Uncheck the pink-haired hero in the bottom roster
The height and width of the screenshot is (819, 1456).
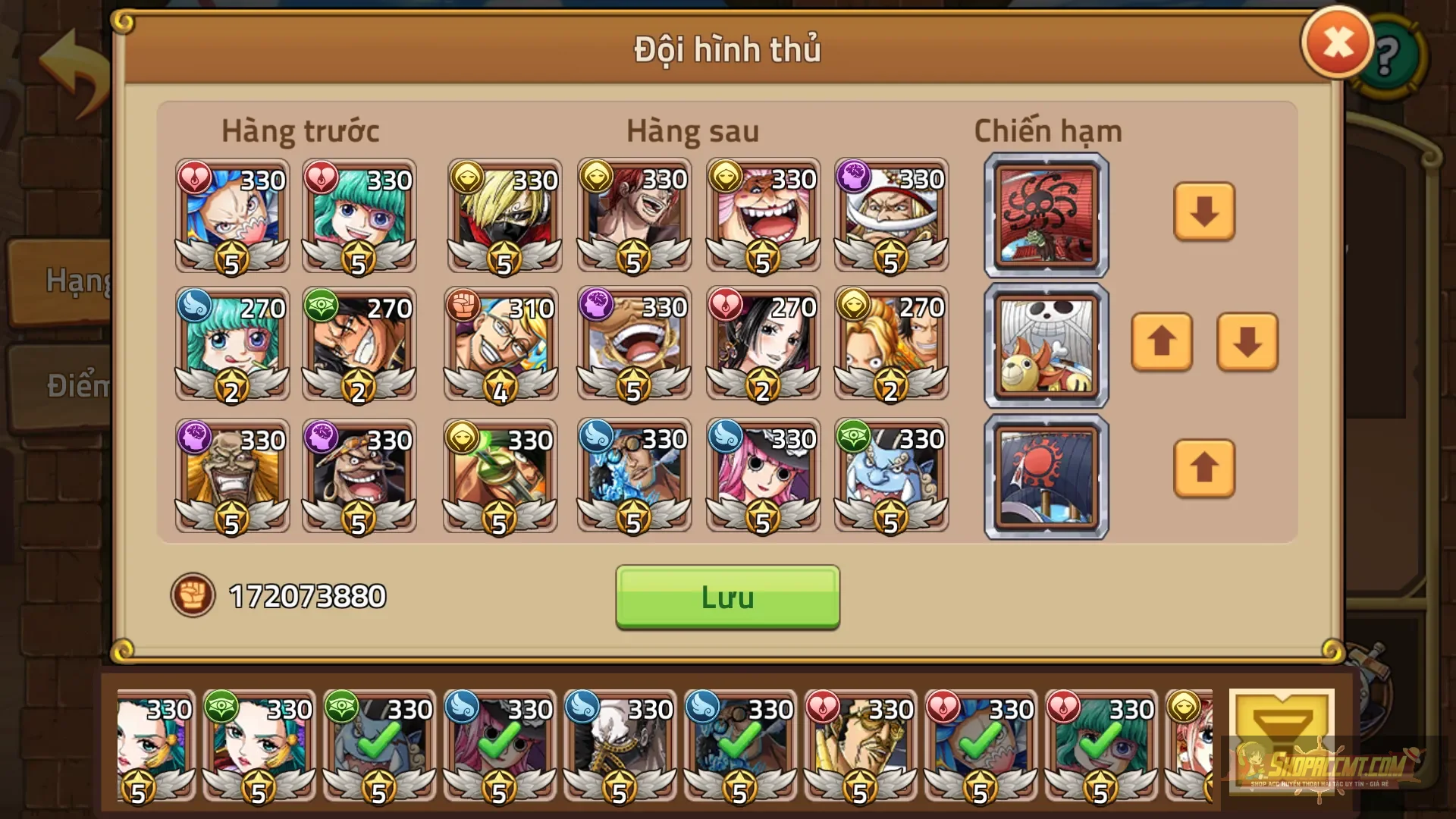point(500,747)
